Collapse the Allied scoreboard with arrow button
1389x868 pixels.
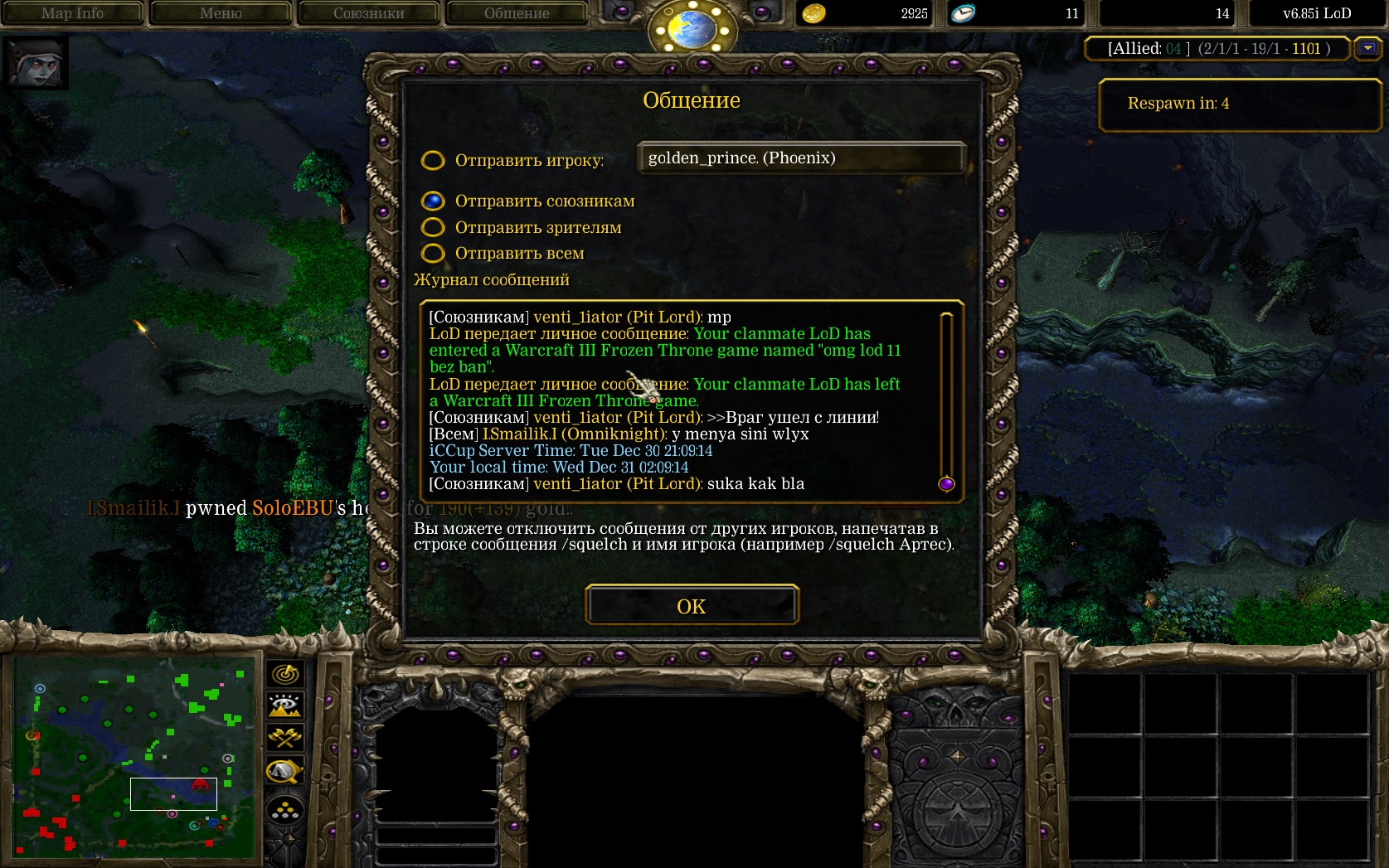pyautogui.click(x=1367, y=48)
